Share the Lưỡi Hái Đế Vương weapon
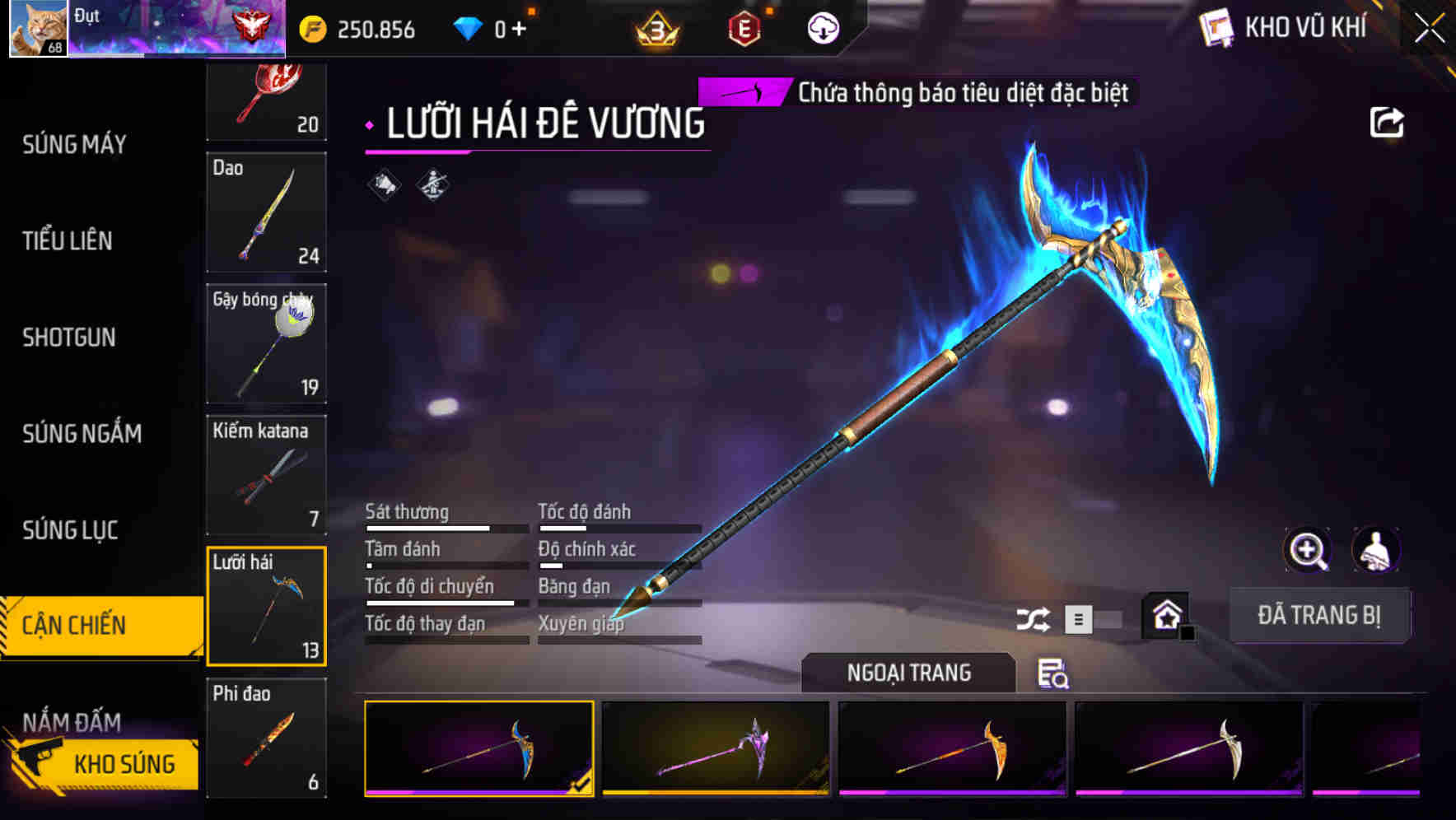This screenshot has height=820, width=1456. coord(1388,121)
